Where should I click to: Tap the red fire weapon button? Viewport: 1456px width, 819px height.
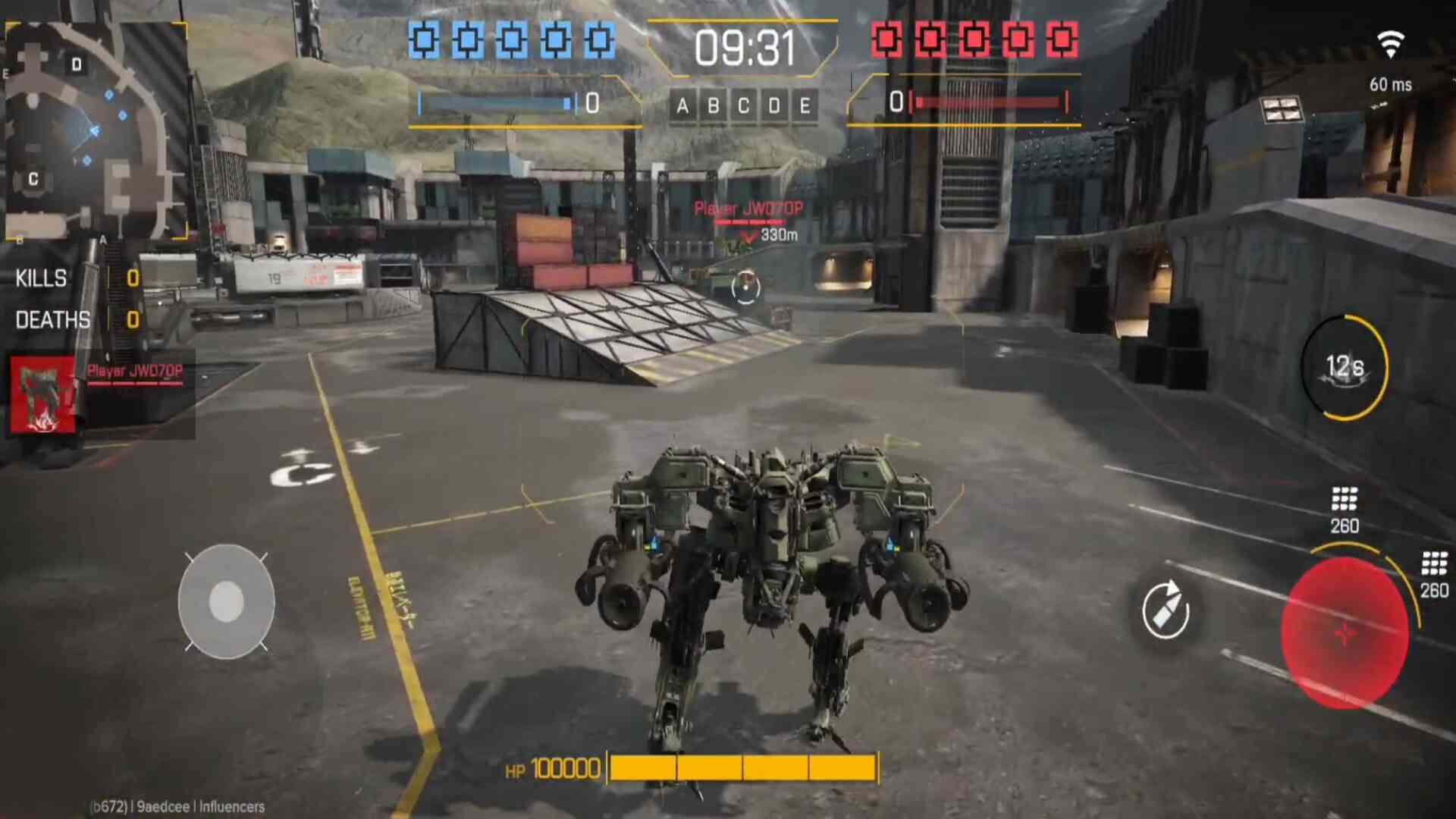point(1344,632)
